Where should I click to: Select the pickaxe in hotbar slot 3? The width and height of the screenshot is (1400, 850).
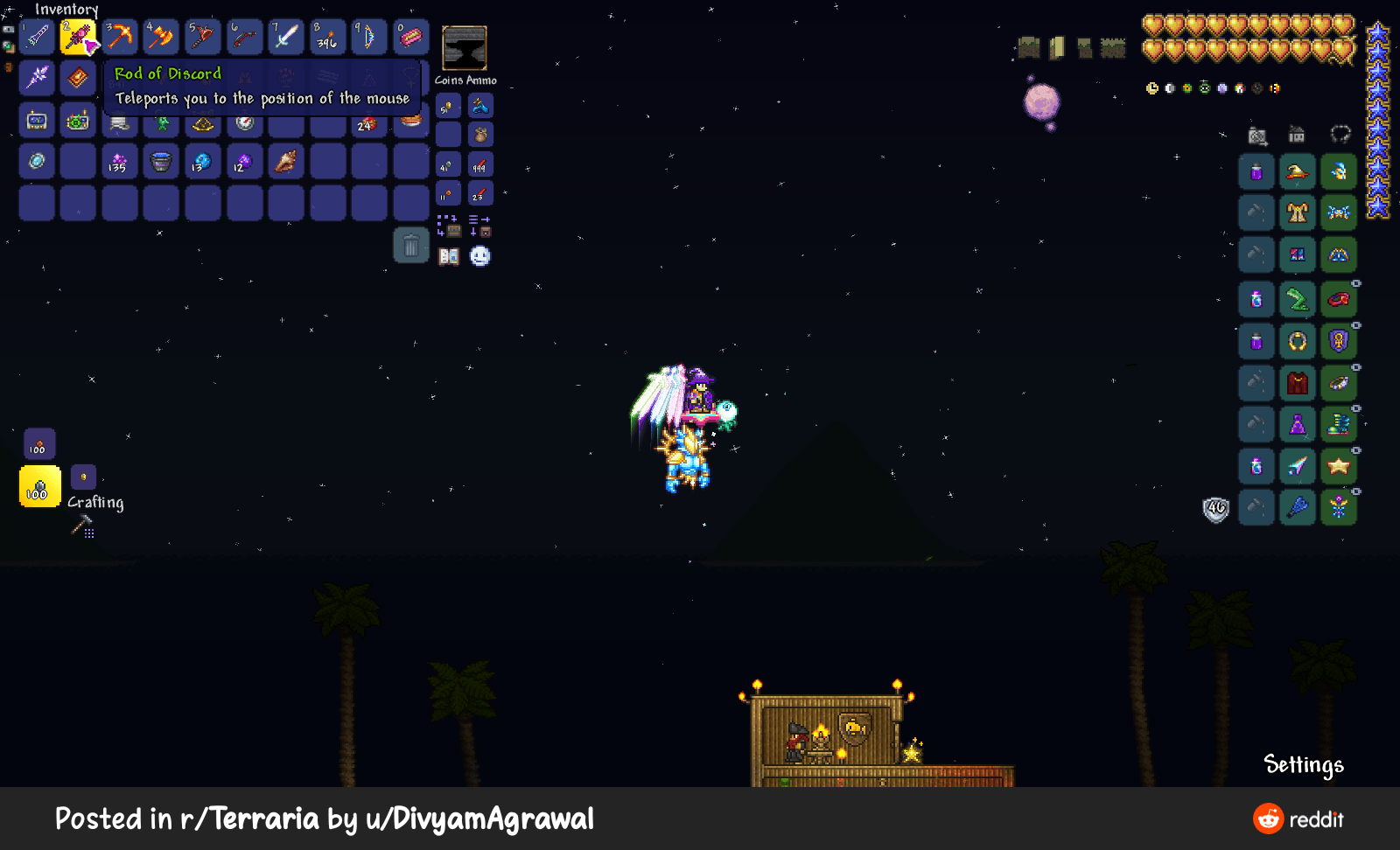tap(119, 36)
